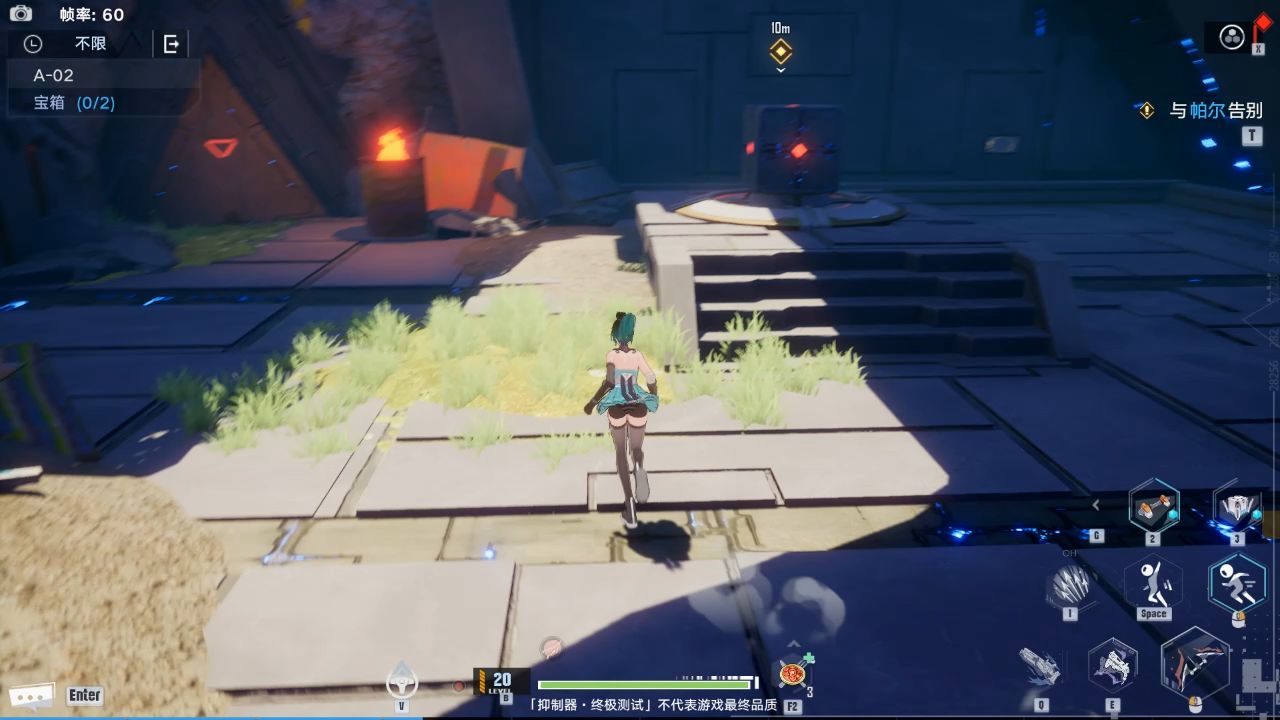
Task: Select the 宝箱 (0/2) treasure chest tracker
Action: (74, 102)
